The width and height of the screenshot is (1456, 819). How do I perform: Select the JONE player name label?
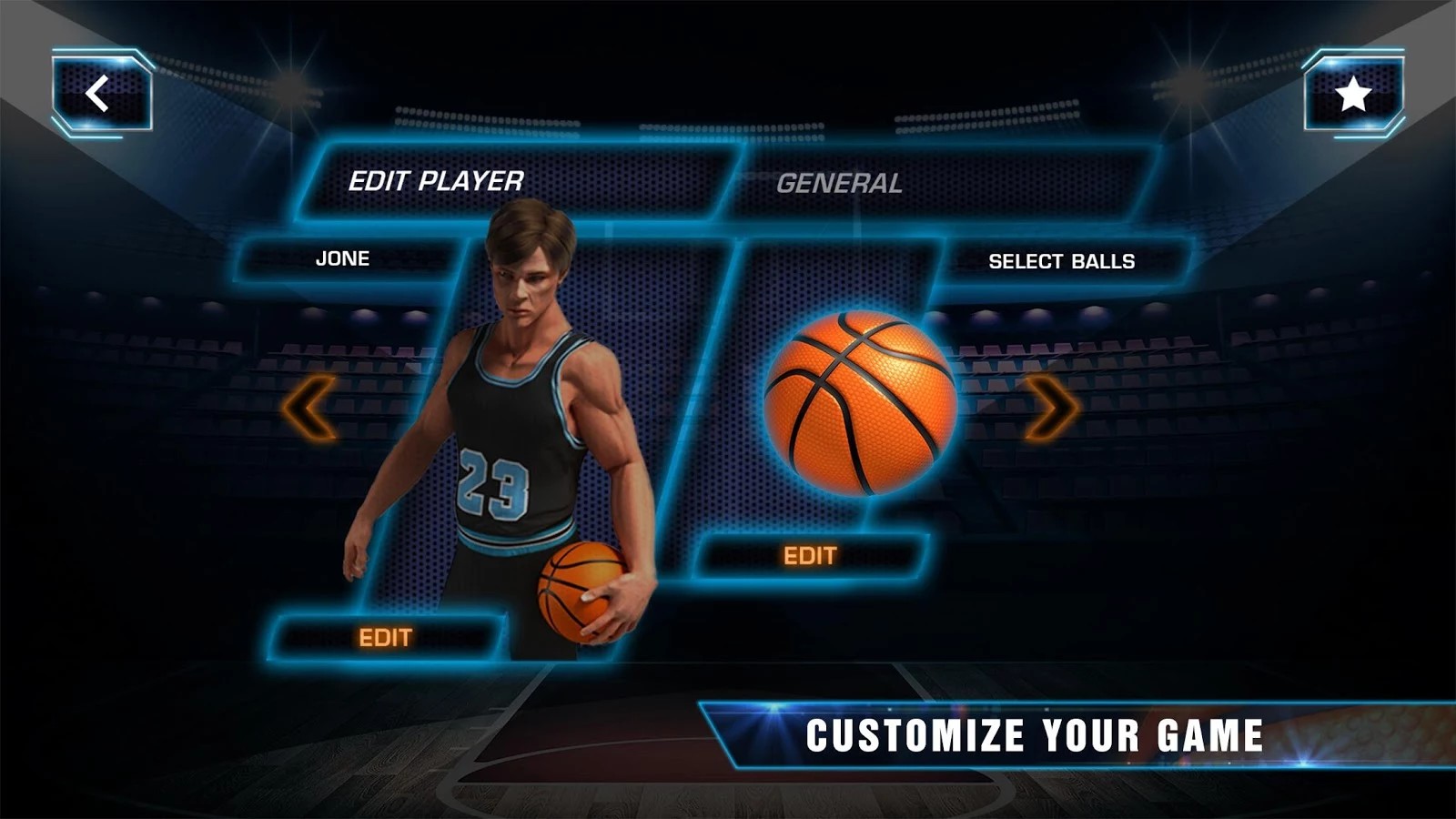coord(342,258)
